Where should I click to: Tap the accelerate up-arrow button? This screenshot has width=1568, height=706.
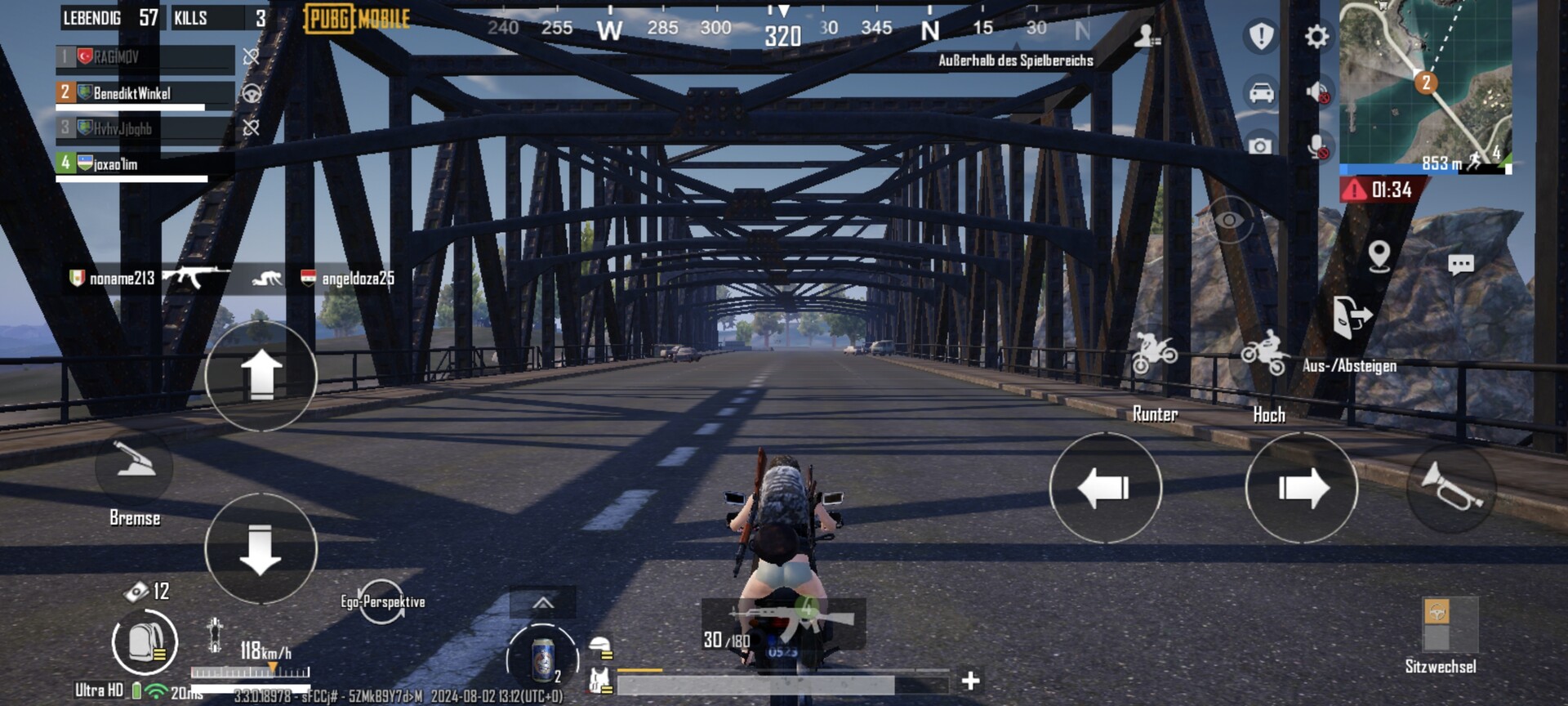261,375
